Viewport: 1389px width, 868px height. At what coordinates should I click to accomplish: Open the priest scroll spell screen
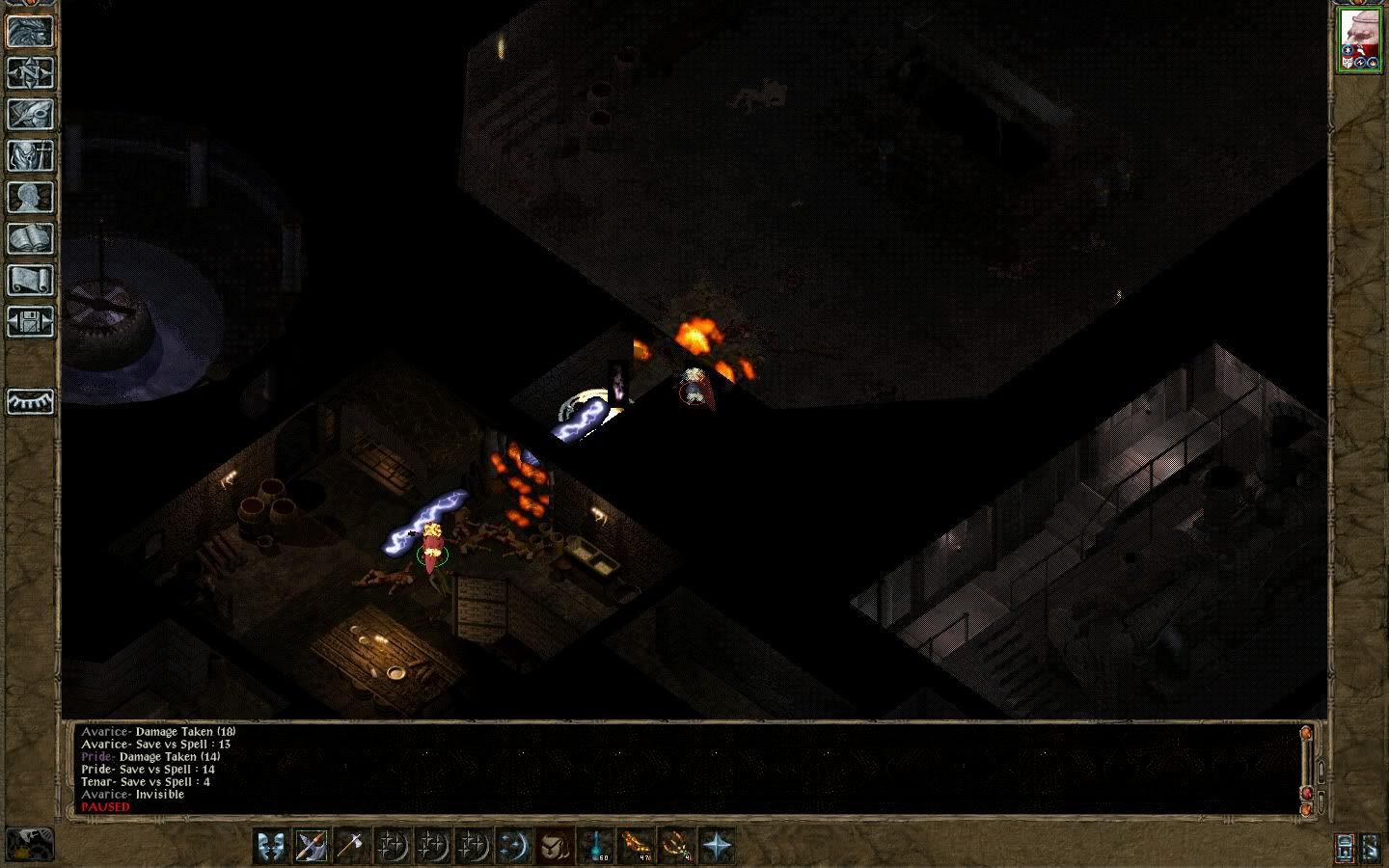[30, 280]
